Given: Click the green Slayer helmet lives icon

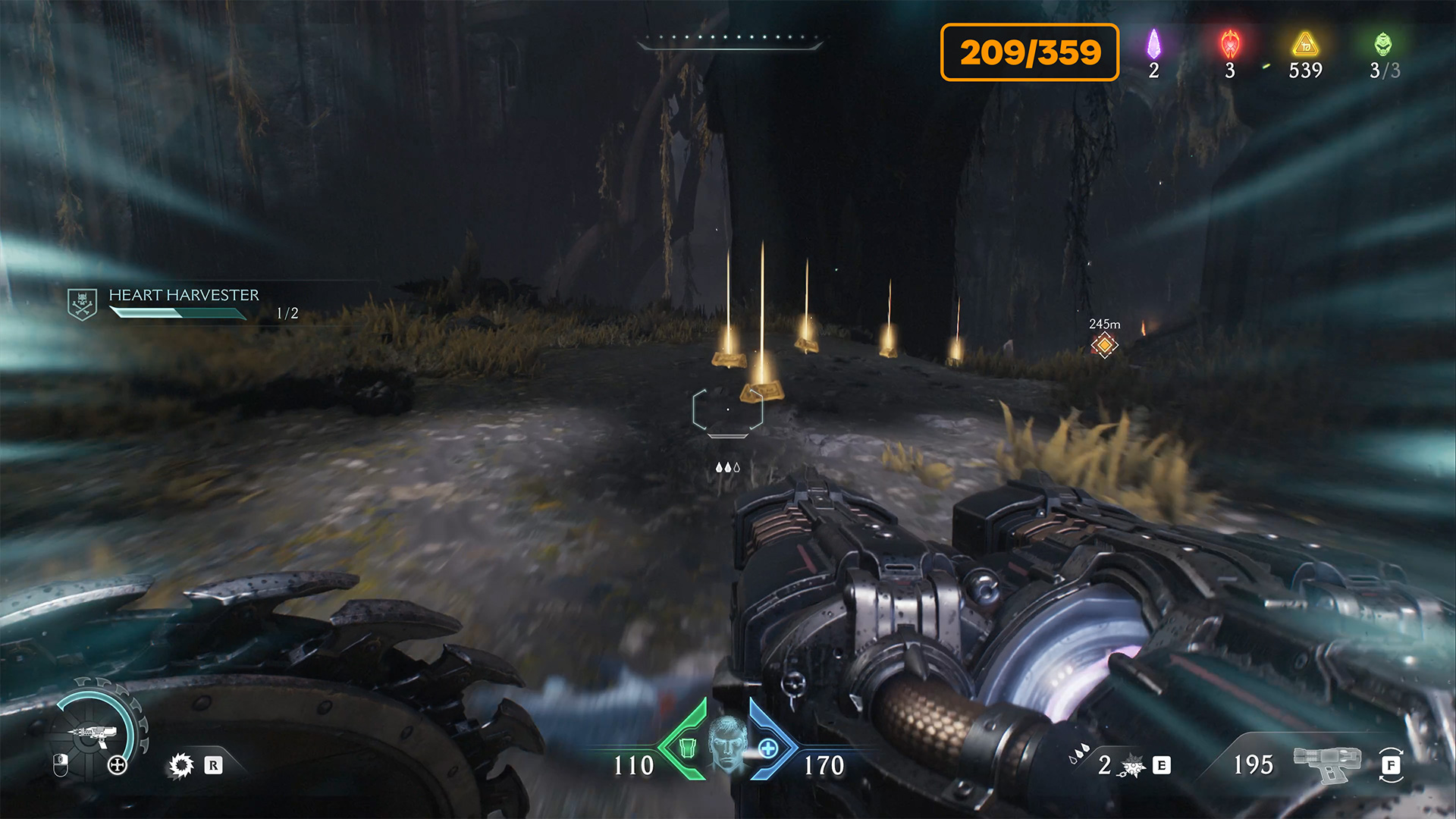Looking at the screenshot, I should tap(1383, 45).
